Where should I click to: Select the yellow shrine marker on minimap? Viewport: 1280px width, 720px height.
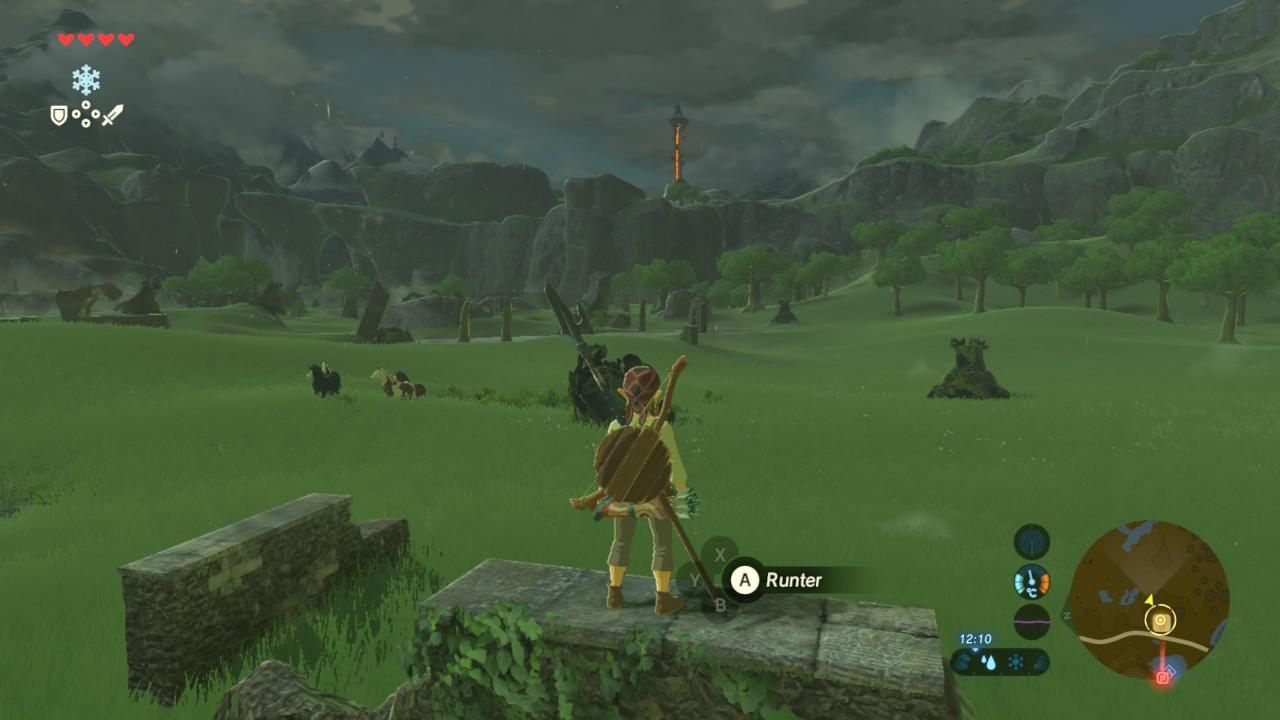1160,621
